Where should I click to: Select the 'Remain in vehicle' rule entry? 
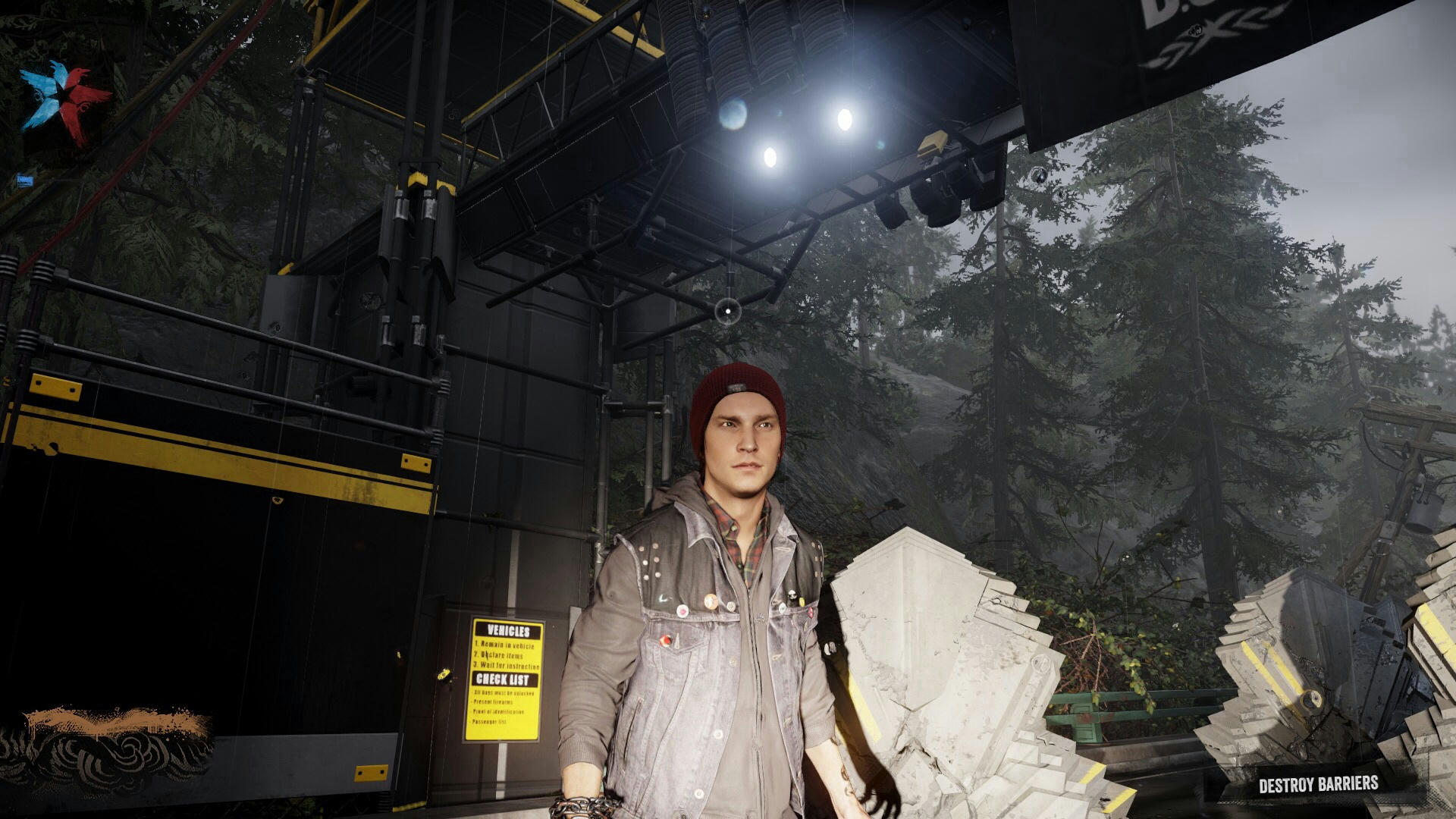tap(507, 645)
